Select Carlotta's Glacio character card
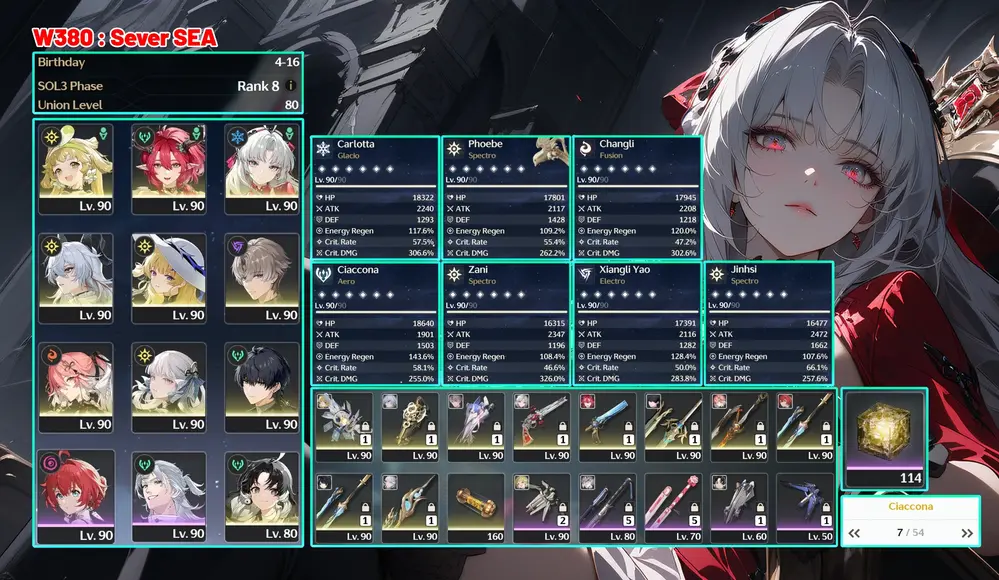The height and width of the screenshot is (580, 999). point(374,197)
